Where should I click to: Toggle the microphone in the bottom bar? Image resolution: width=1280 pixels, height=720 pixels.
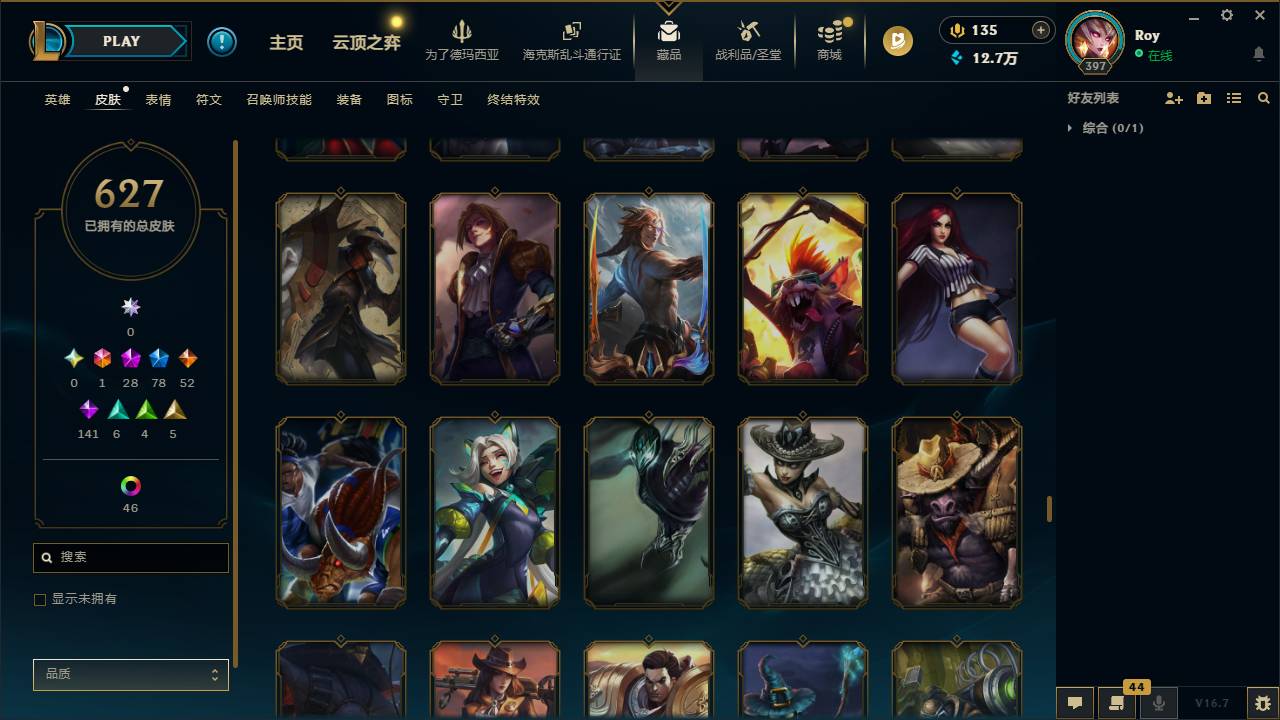coord(1158,703)
